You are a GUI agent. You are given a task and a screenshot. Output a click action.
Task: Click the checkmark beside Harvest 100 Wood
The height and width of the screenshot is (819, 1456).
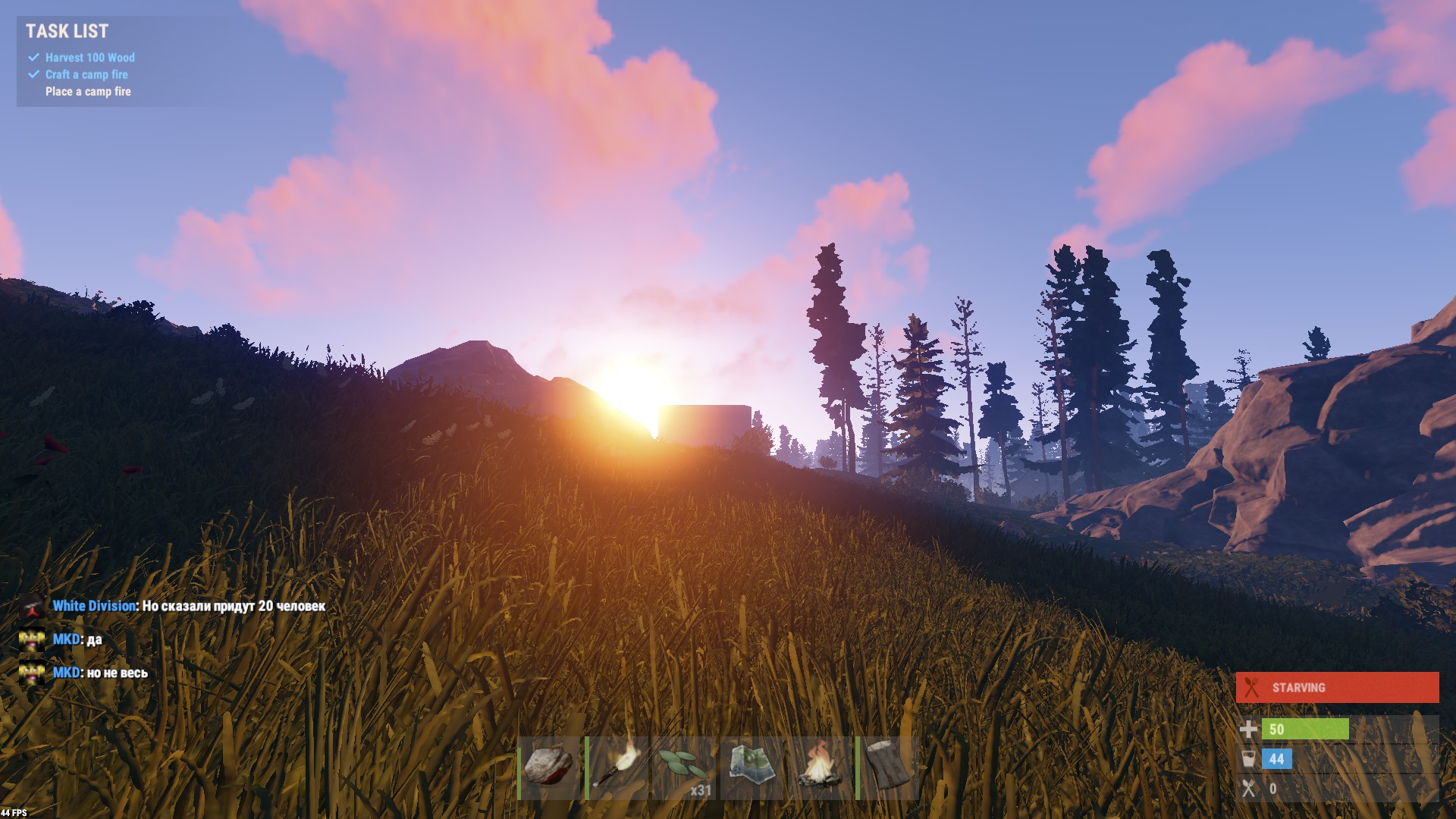tap(32, 57)
